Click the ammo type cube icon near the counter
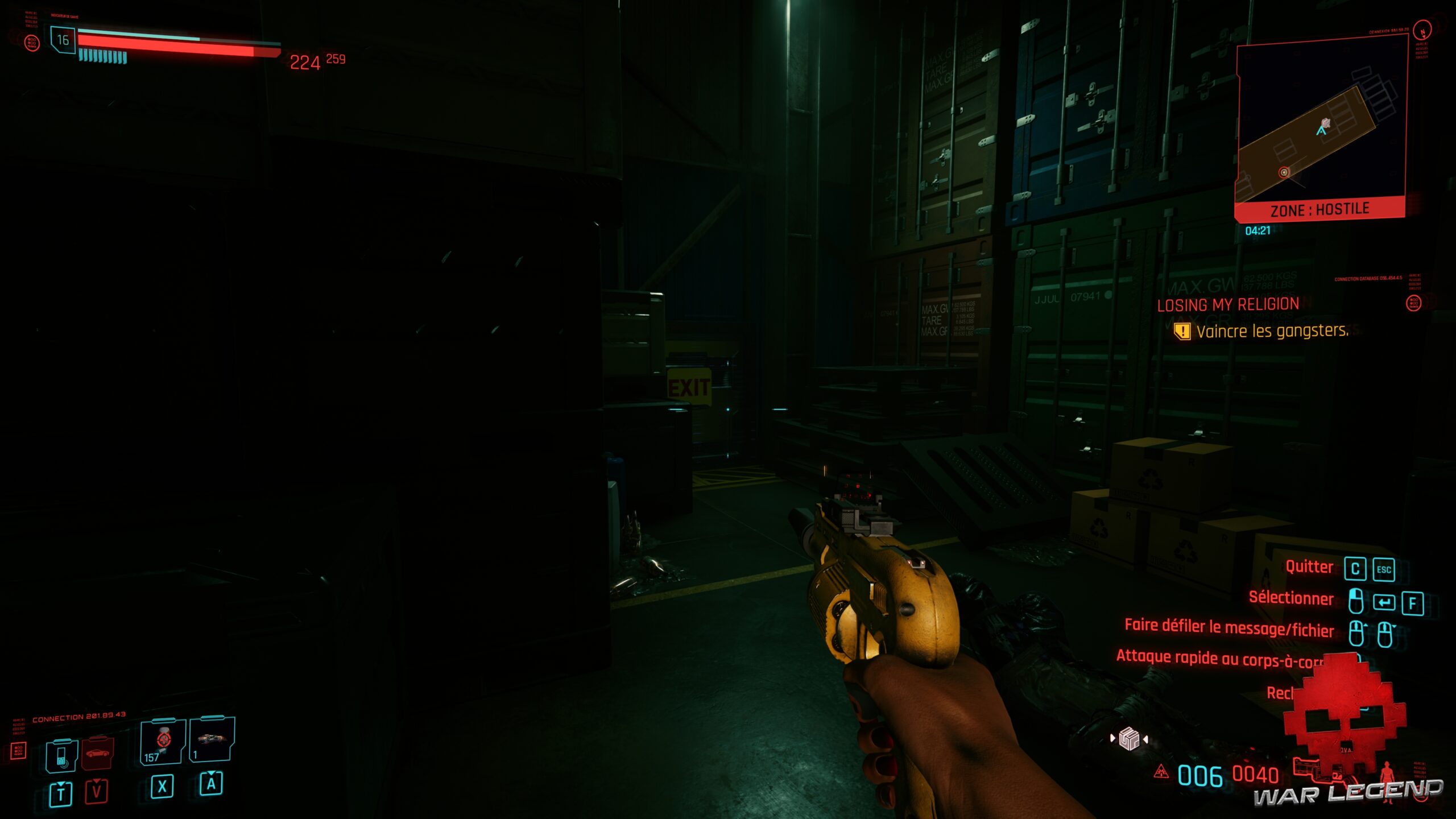Viewport: 1456px width, 819px height. coord(1129,738)
